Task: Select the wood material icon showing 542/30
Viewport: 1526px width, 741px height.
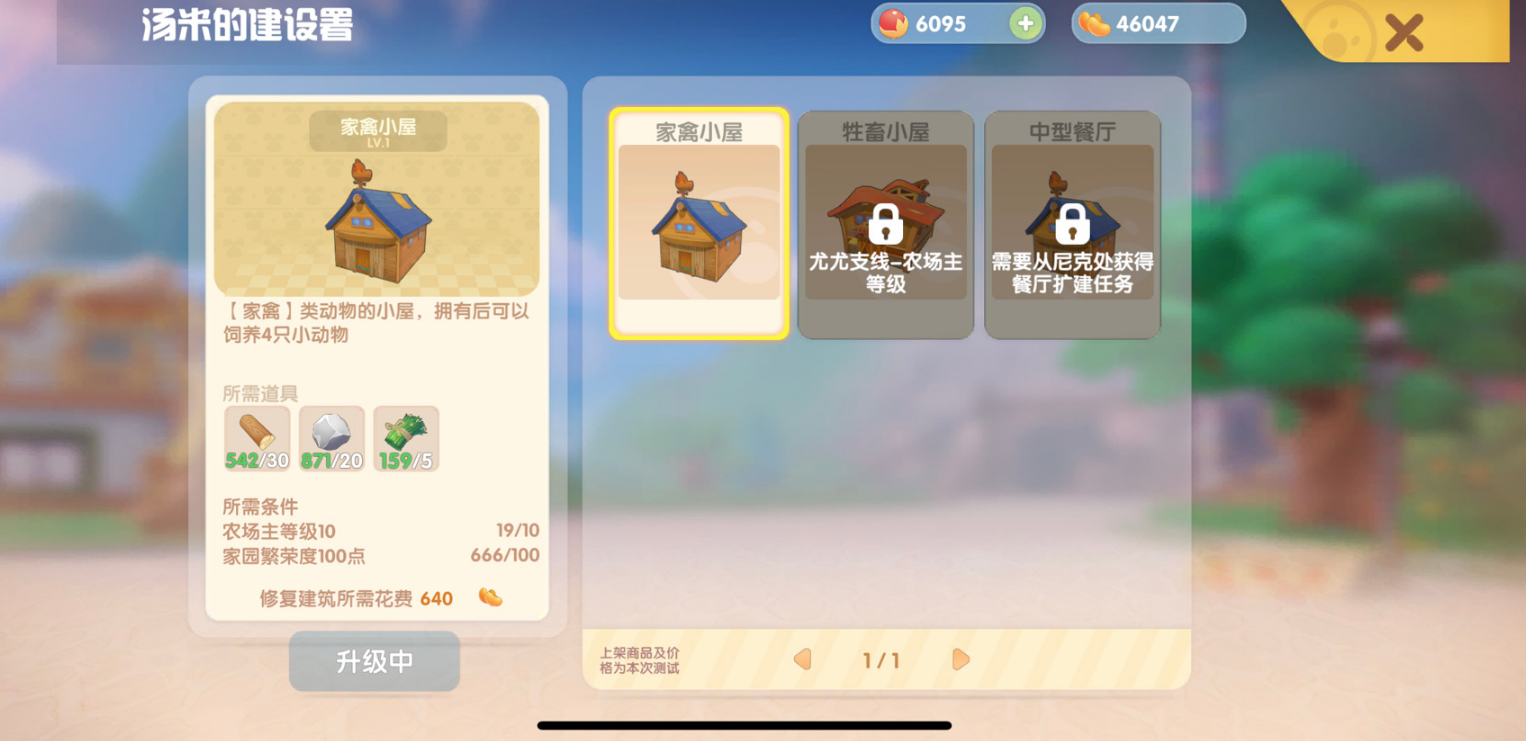Action: pos(256,438)
